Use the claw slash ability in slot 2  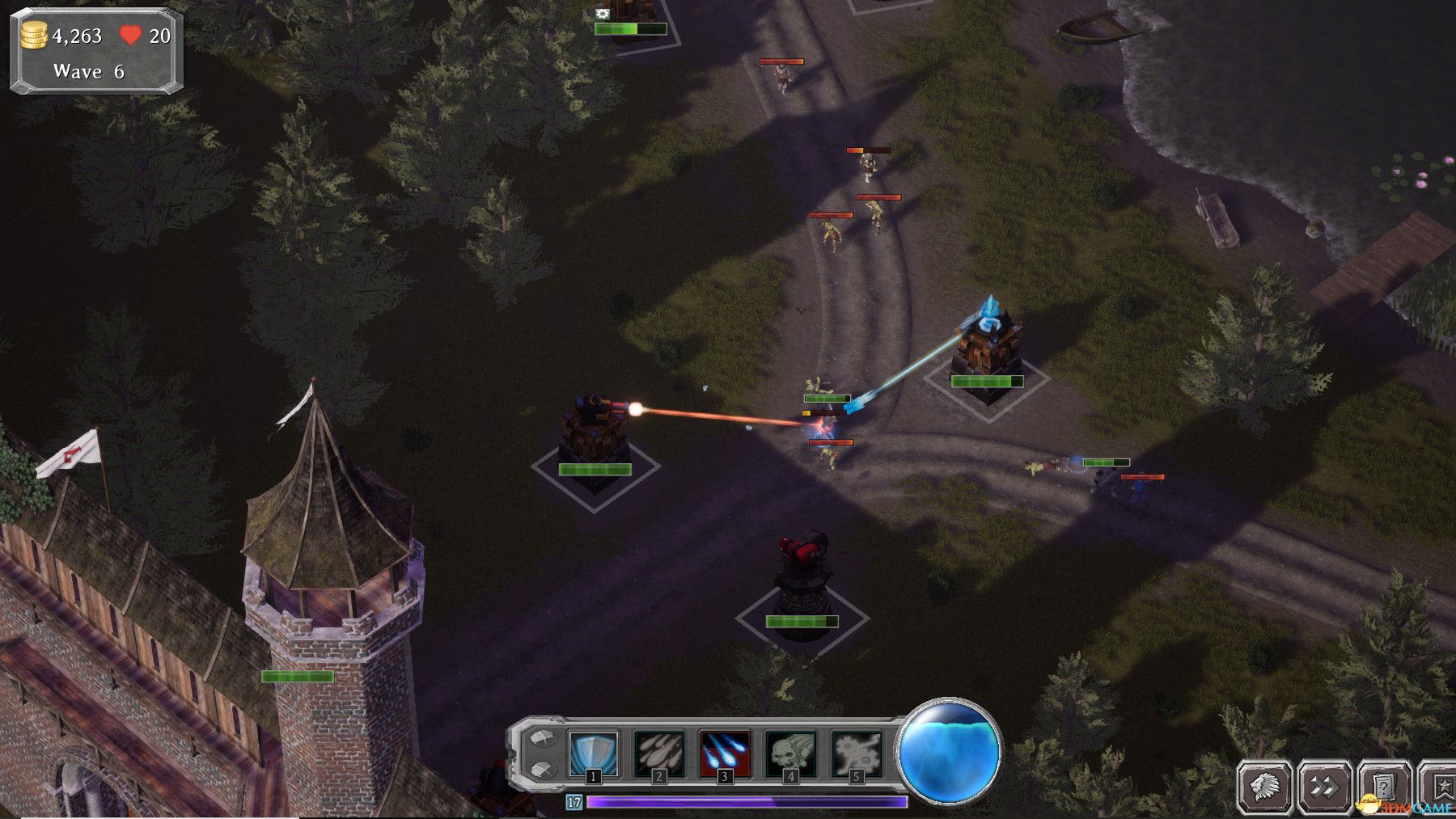[x=659, y=753]
